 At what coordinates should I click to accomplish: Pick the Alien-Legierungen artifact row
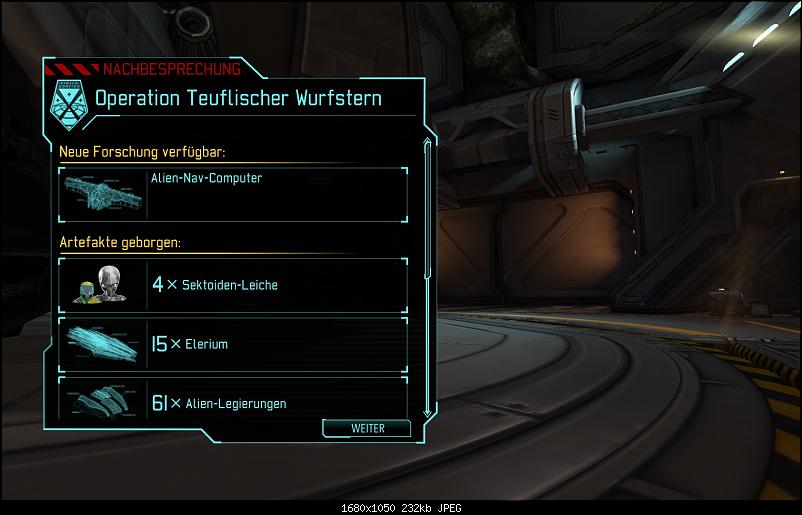(233, 399)
